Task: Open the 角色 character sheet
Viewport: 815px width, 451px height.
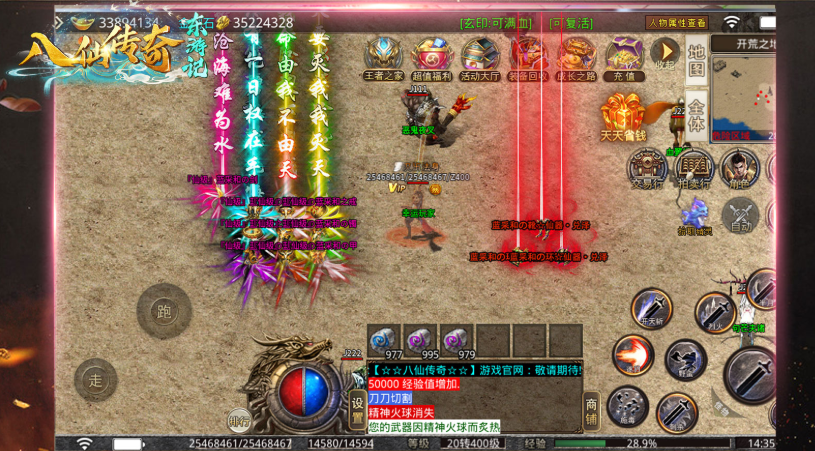Action: [740, 168]
